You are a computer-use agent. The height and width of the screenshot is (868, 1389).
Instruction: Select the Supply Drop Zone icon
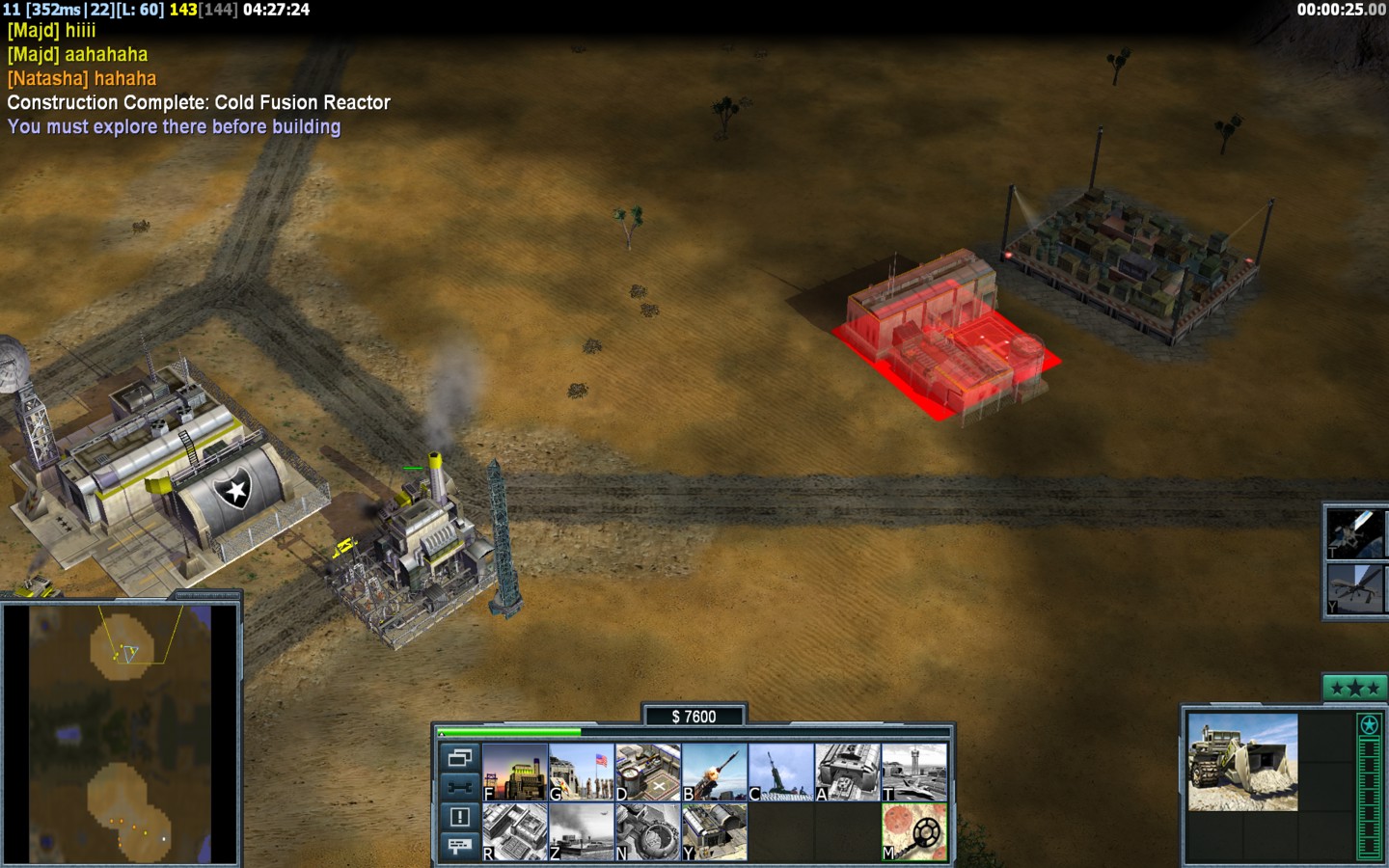(x=582, y=831)
